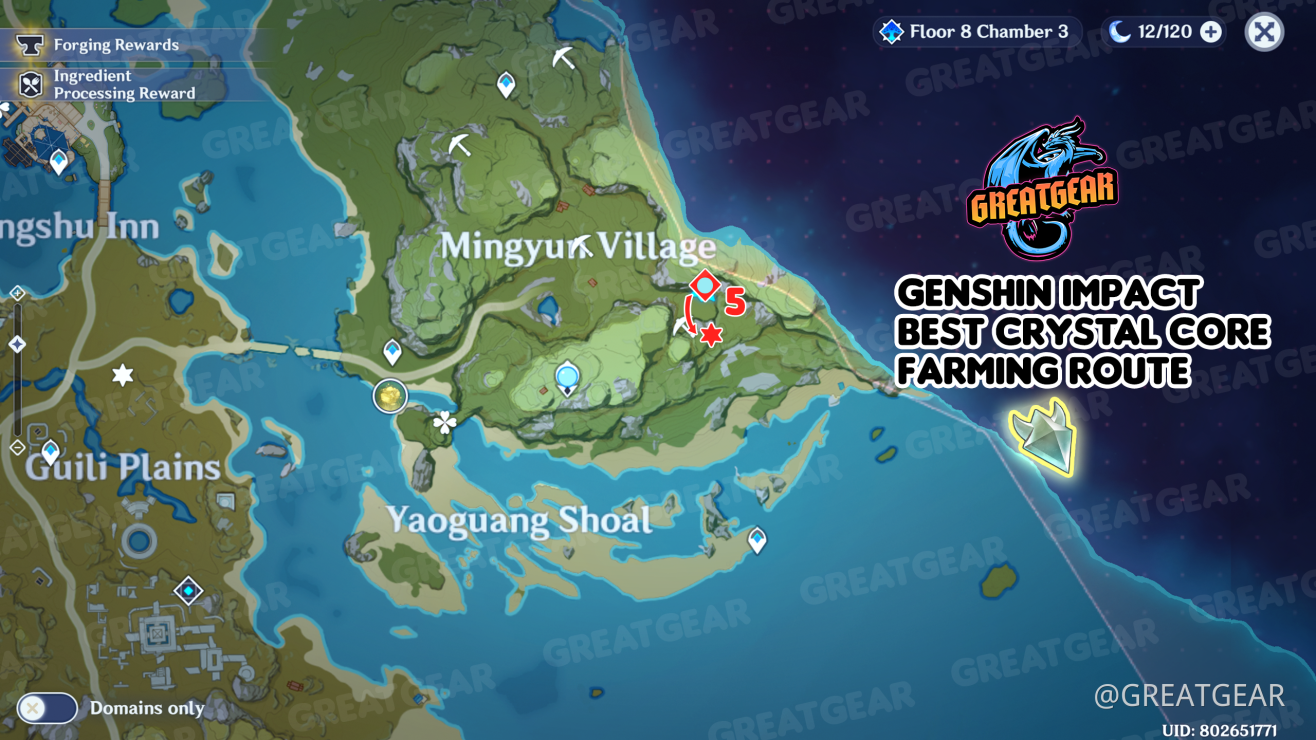This screenshot has height=740, width=1316.
Task: Open the Floor 8 Chamber 3 panel
Action: 975,31
